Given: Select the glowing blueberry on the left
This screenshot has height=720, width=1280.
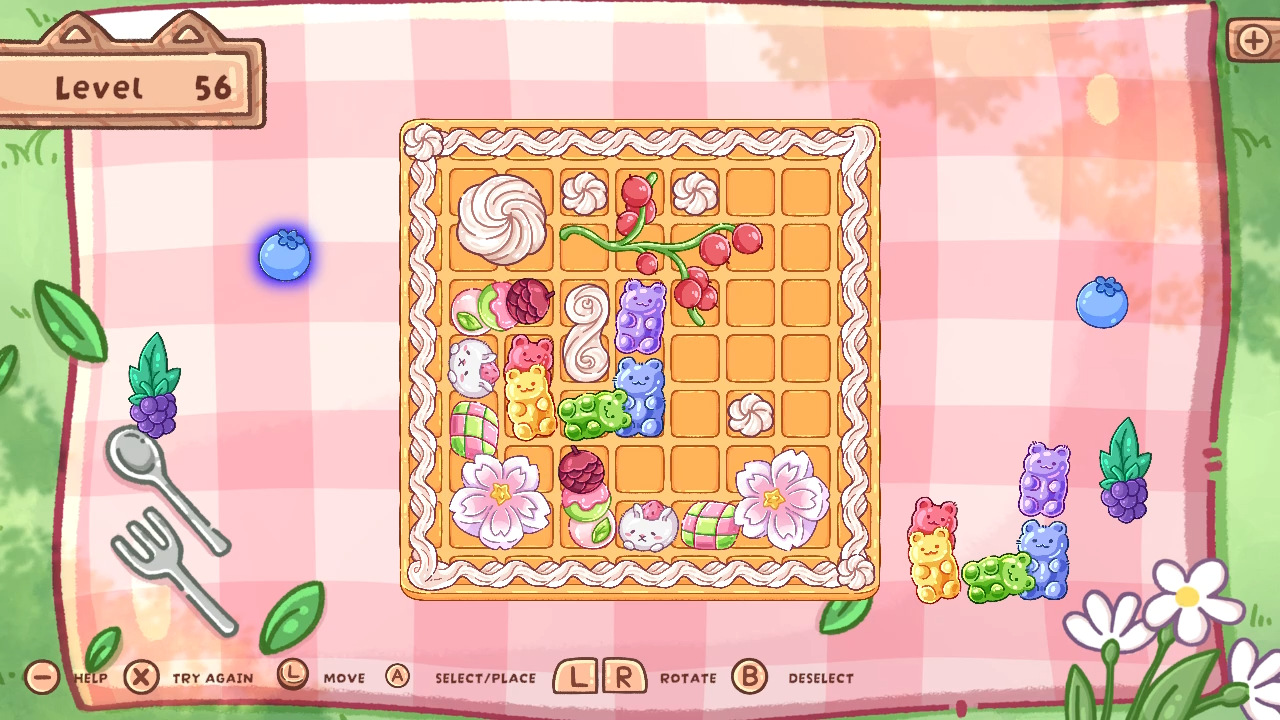Looking at the screenshot, I should 283,256.
